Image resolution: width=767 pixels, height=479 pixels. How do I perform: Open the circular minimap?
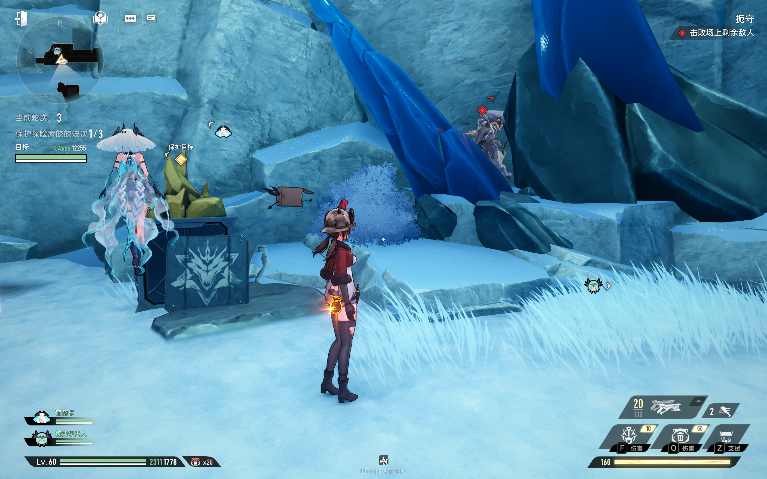60,62
